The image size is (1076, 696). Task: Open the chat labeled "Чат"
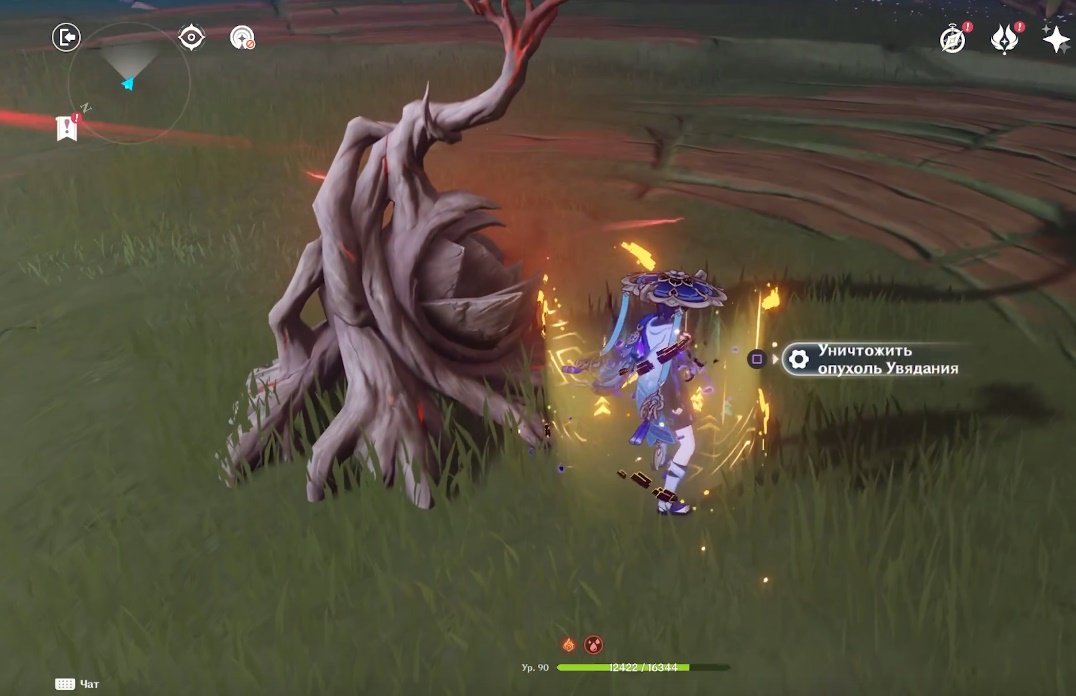tap(78, 684)
